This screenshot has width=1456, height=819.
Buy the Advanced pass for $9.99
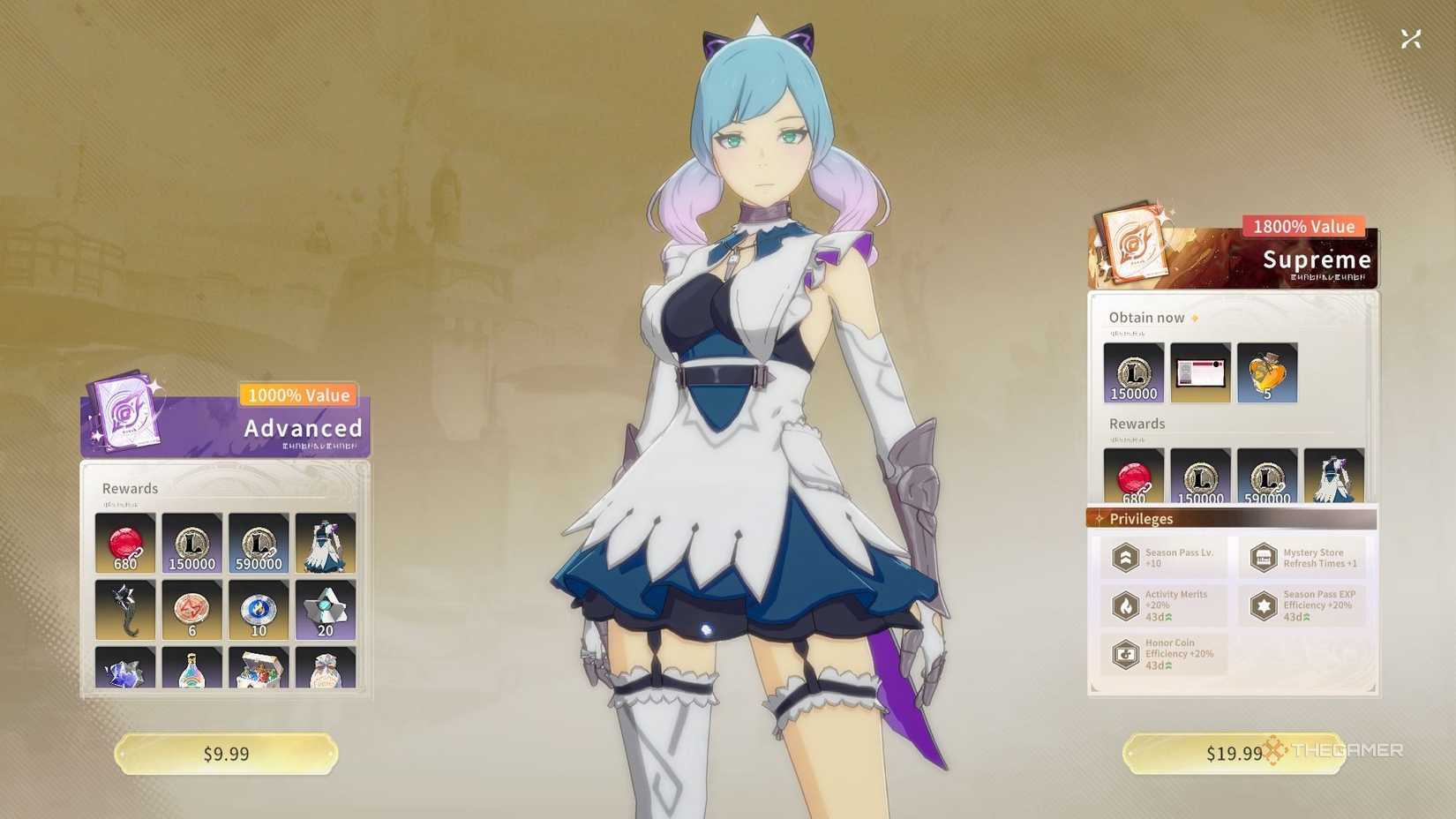tap(226, 754)
